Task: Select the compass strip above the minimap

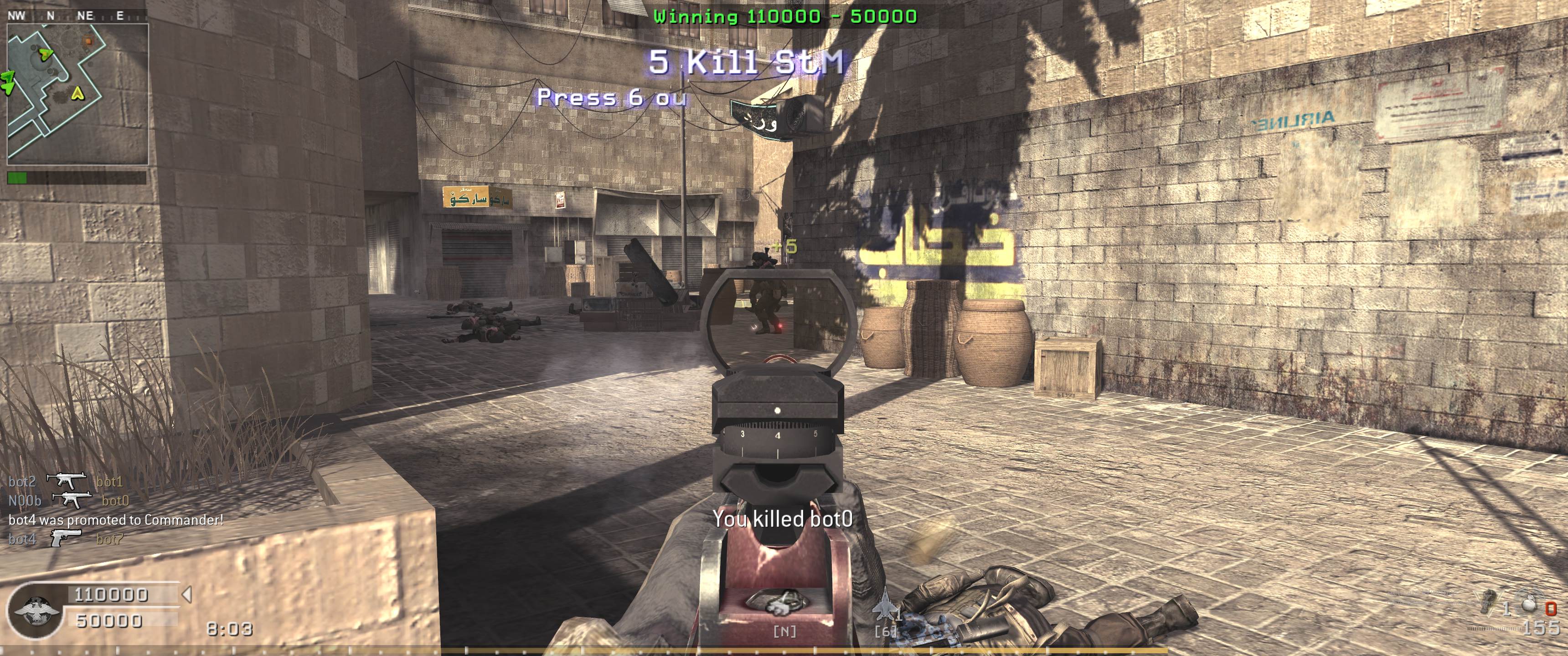Action: tap(76, 16)
